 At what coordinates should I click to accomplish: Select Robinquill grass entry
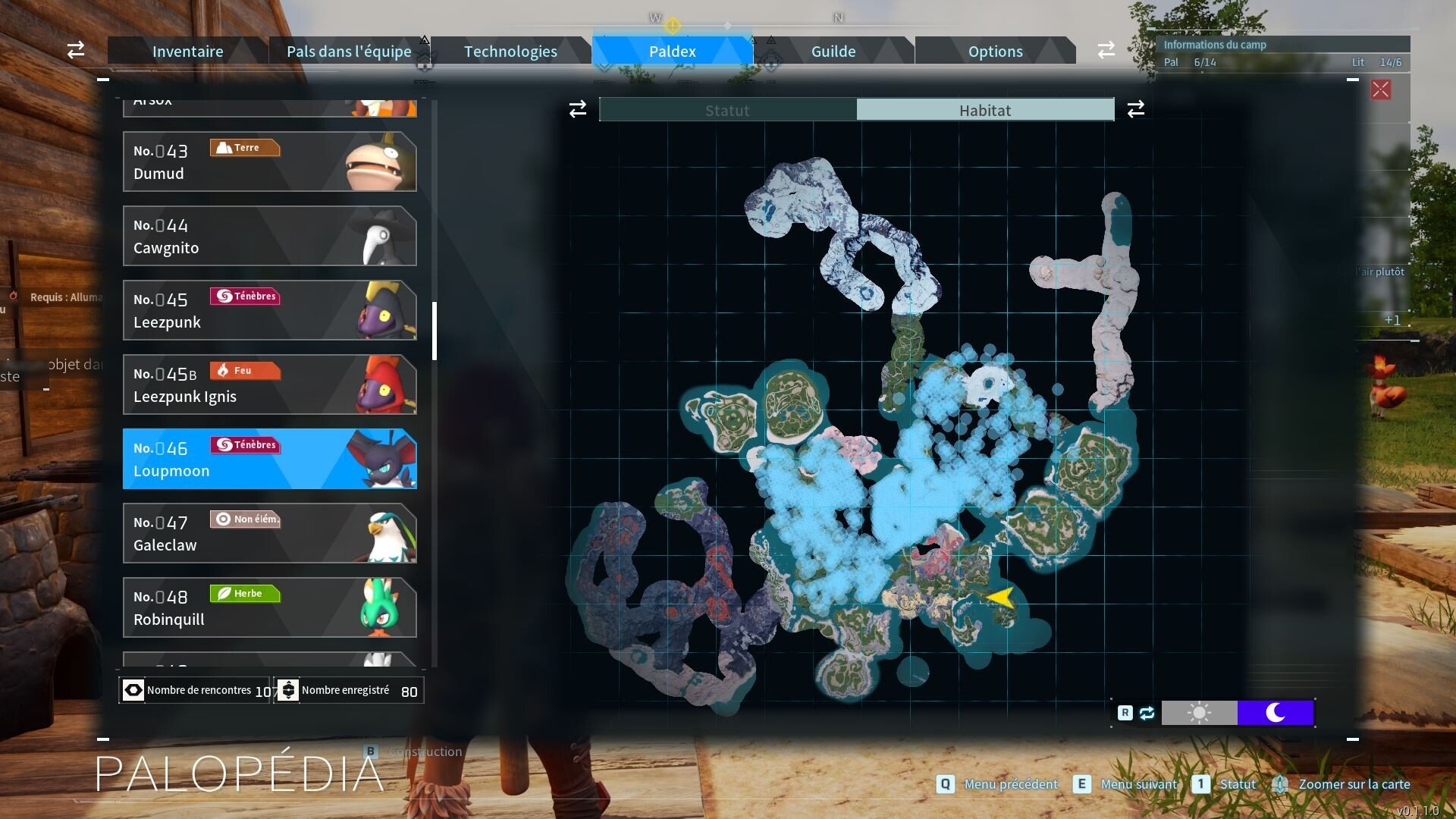pos(269,607)
